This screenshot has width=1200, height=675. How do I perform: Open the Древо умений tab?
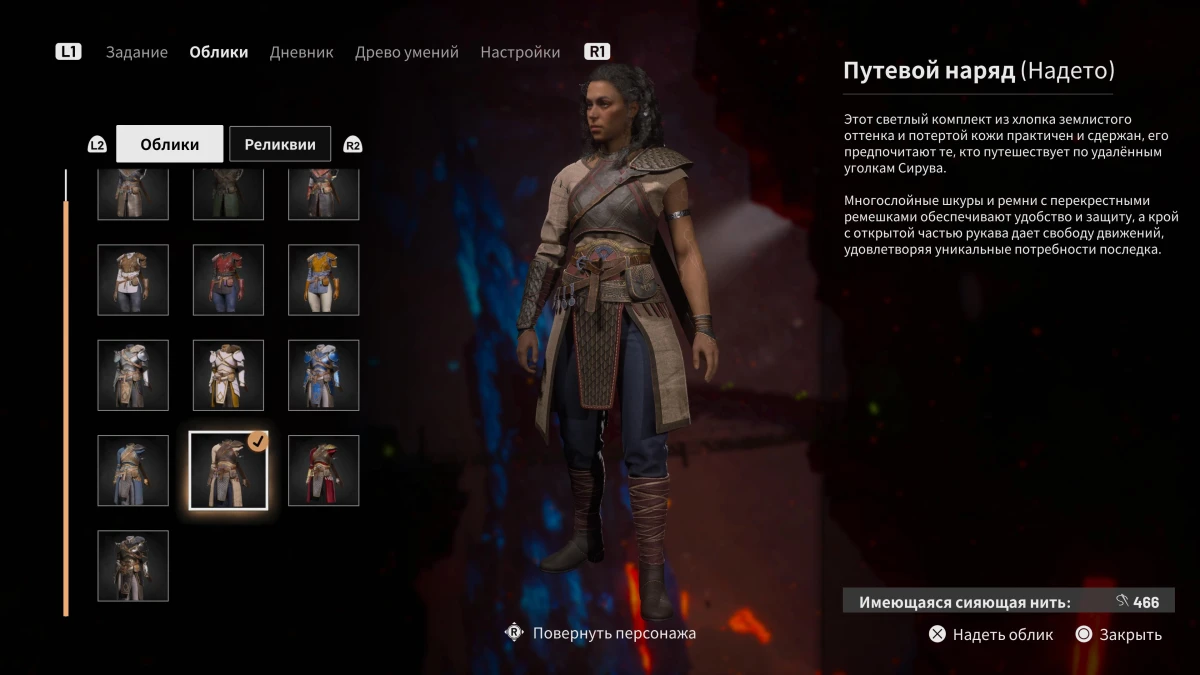click(x=406, y=52)
